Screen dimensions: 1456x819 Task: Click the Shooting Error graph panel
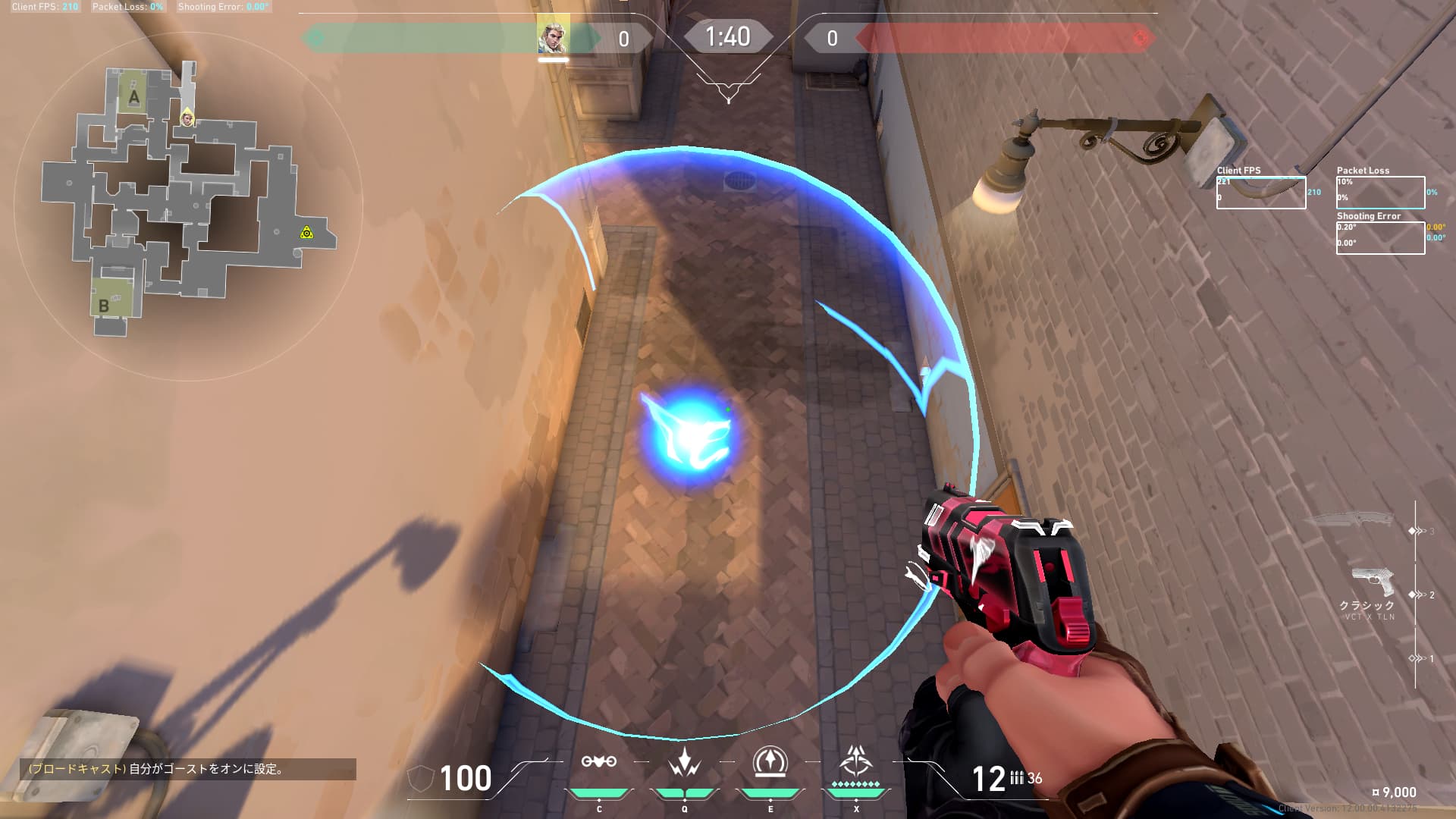click(1380, 238)
